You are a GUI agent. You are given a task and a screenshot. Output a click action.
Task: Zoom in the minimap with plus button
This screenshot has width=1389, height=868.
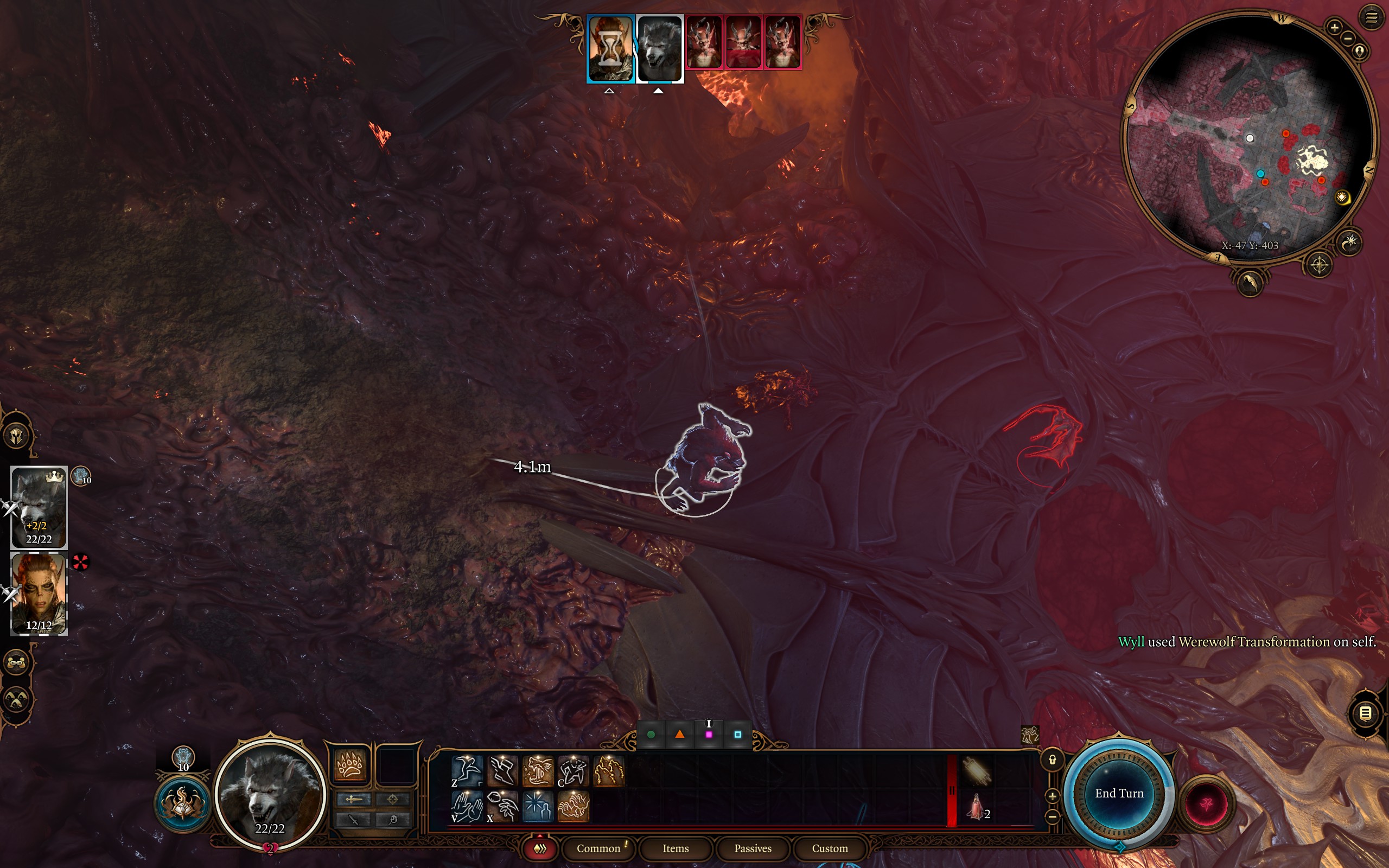[1335, 27]
